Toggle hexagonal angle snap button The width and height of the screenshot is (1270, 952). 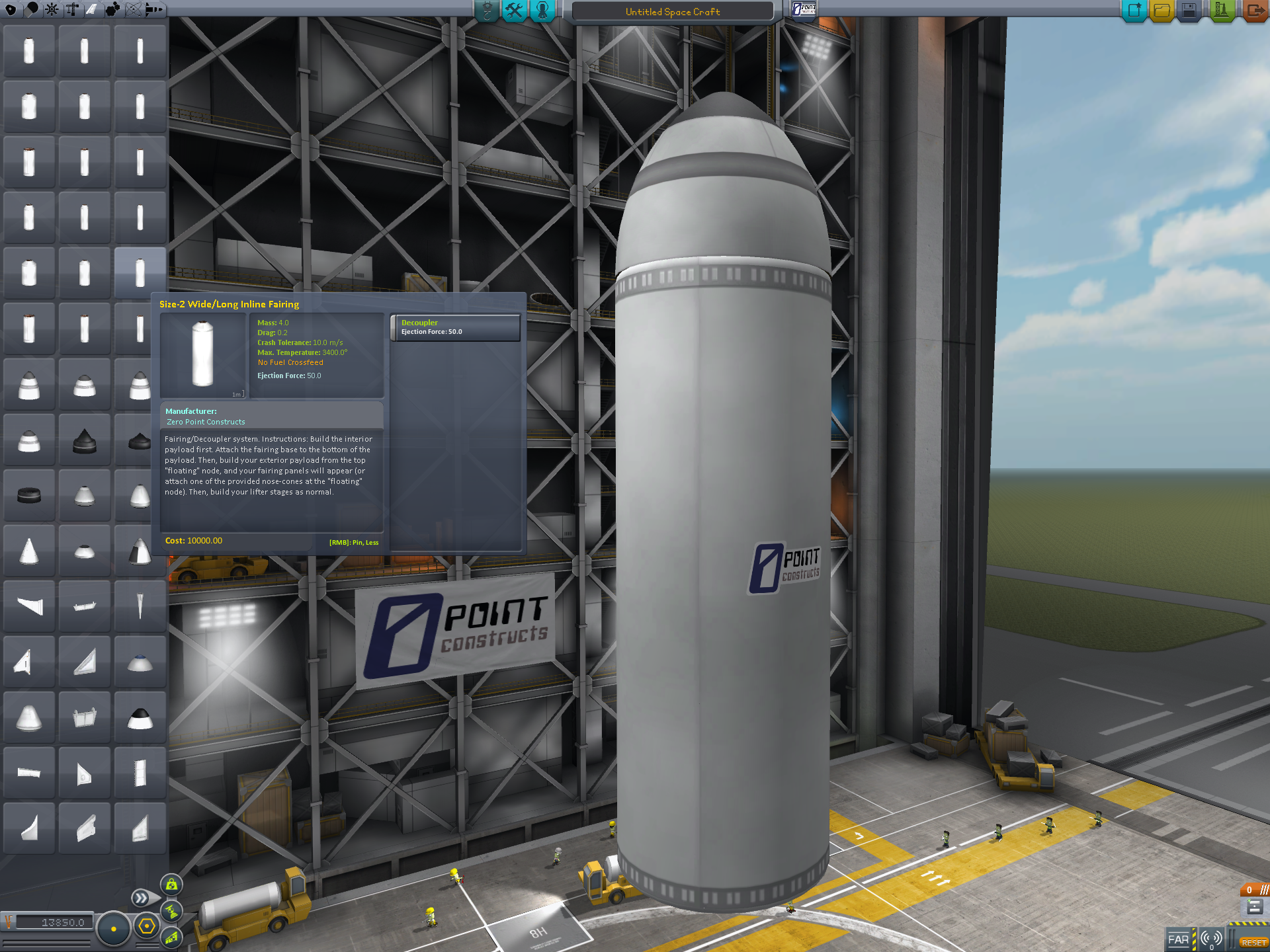pos(147,926)
